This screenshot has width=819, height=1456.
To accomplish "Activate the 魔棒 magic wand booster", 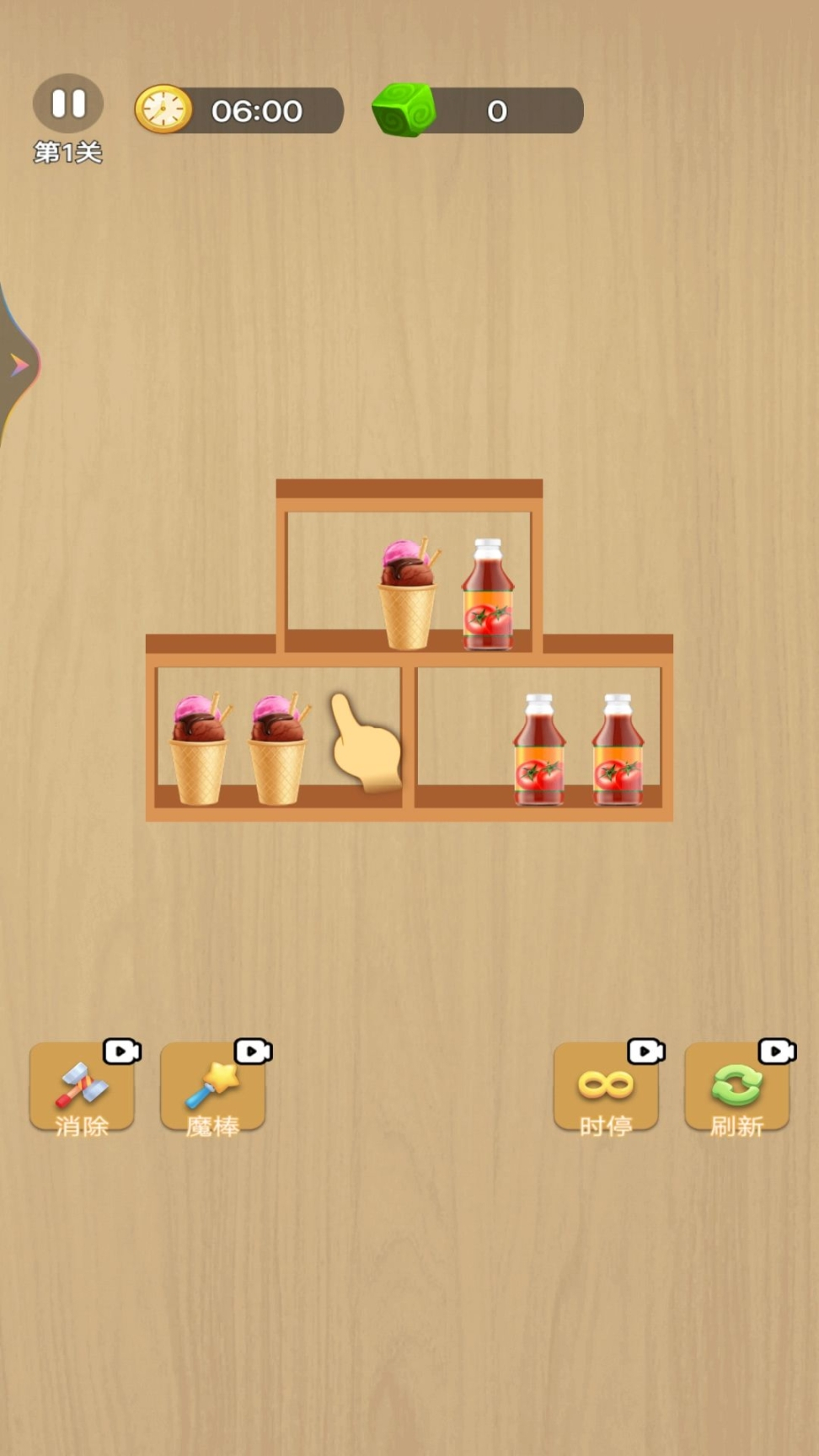I will 212,1088.
